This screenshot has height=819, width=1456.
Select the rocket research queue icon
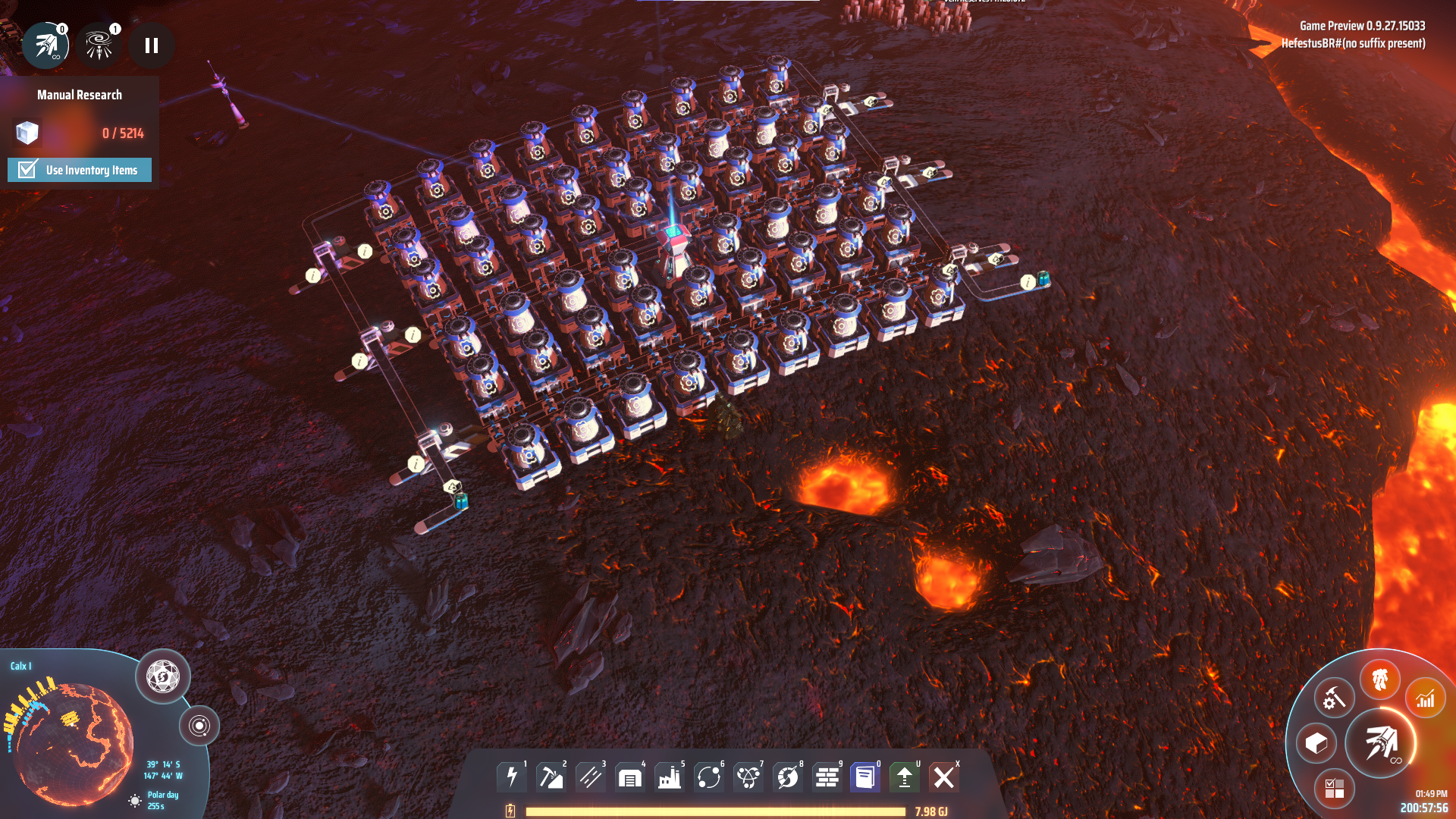(45, 45)
